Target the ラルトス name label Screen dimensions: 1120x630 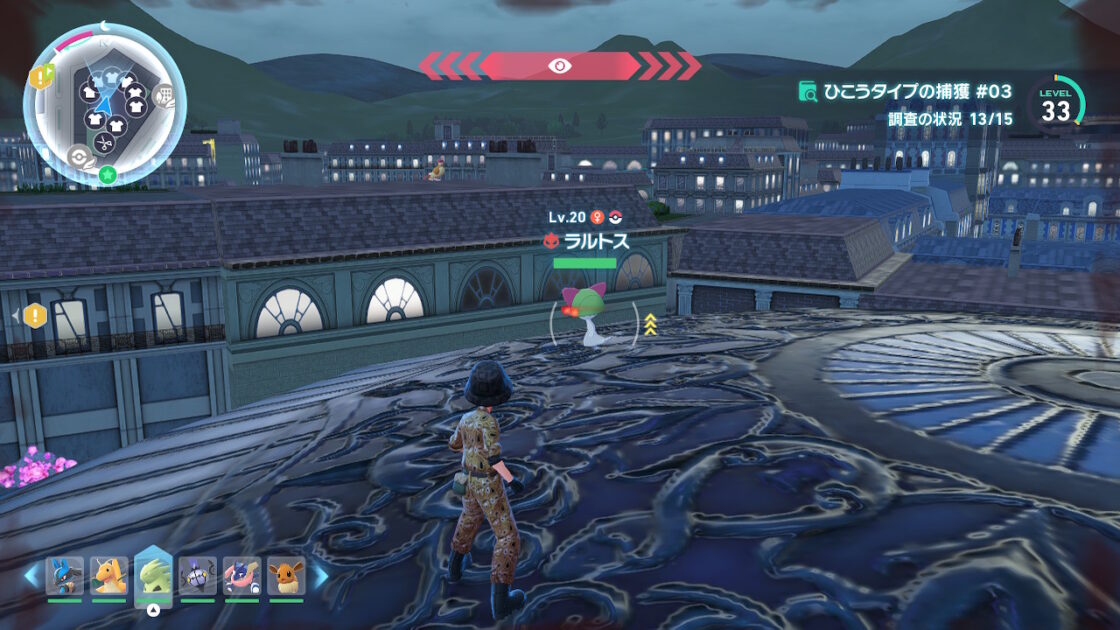click(594, 241)
